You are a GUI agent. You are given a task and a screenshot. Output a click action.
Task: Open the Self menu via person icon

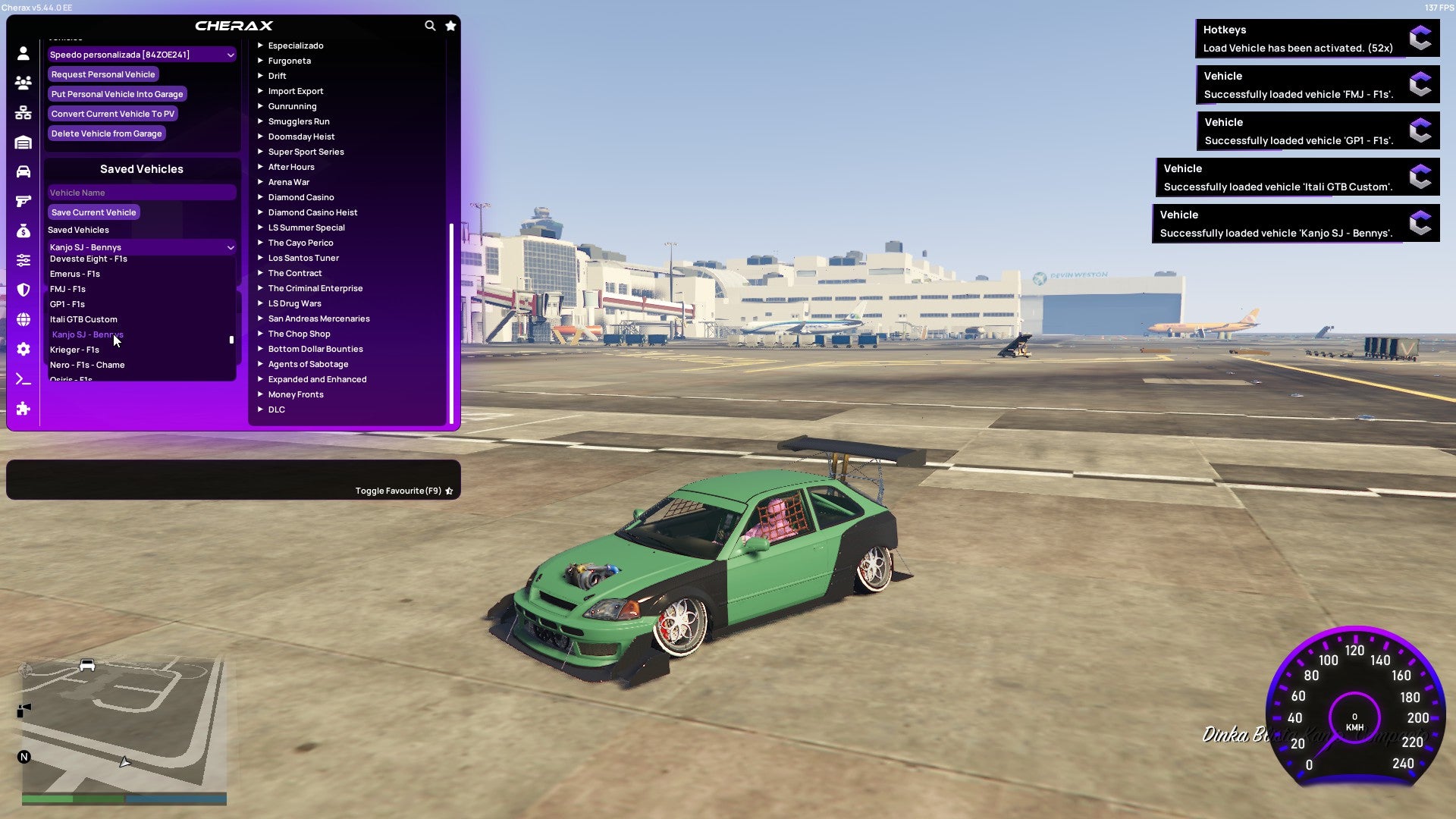[x=23, y=53]
